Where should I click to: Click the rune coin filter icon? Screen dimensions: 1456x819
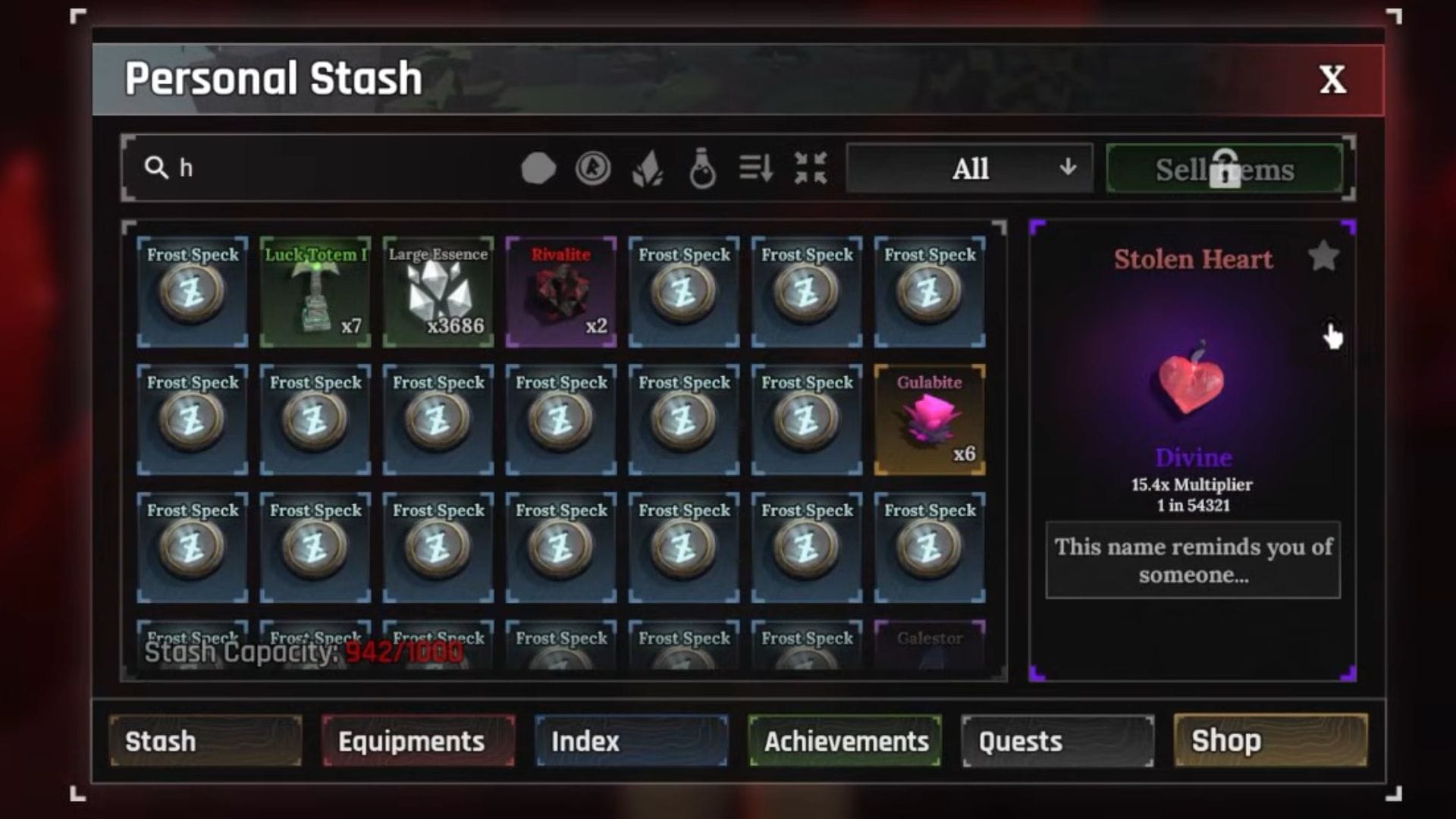click(595, 168)
